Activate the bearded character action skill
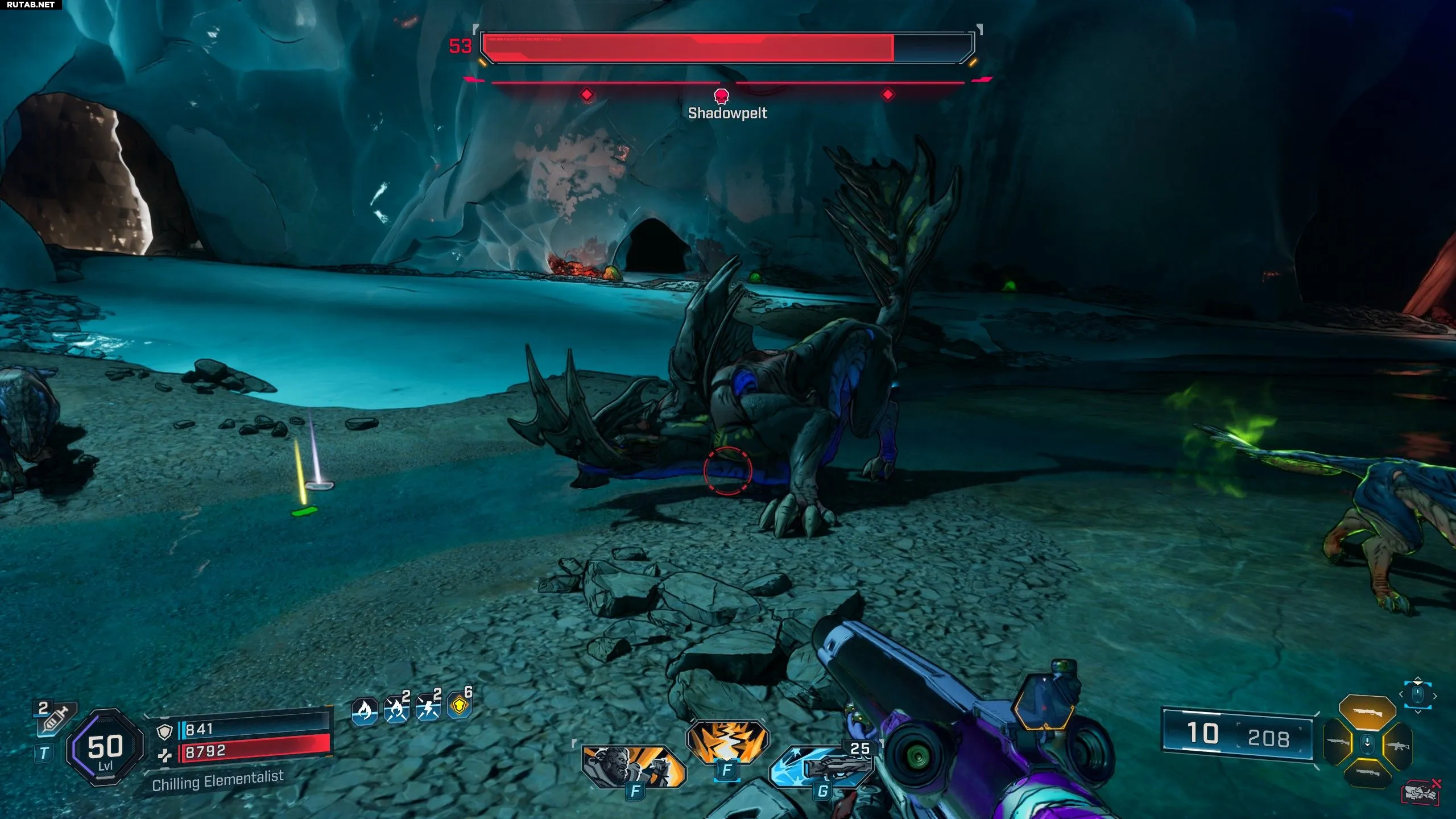1456x819 pixels. 633,767
